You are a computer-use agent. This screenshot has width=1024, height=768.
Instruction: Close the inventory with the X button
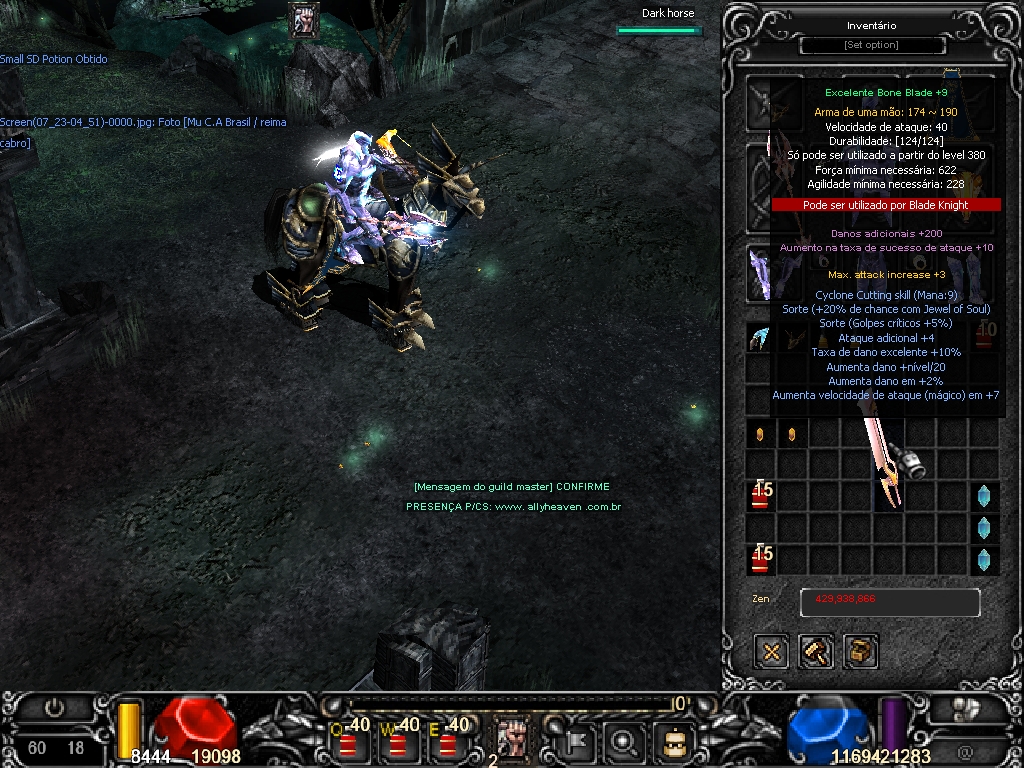coord(771,652)
